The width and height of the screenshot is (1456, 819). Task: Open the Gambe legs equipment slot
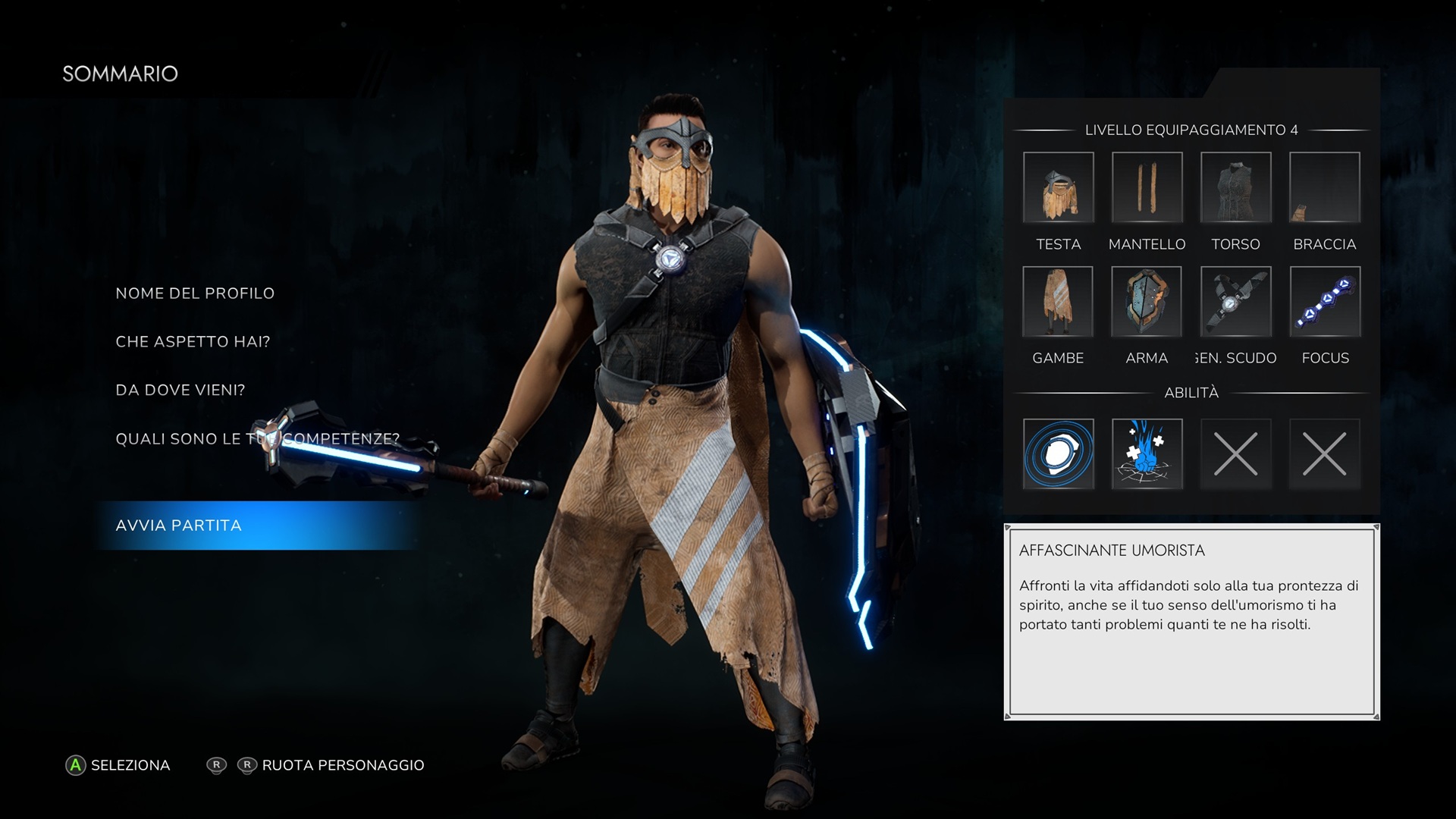[1058, 302]
